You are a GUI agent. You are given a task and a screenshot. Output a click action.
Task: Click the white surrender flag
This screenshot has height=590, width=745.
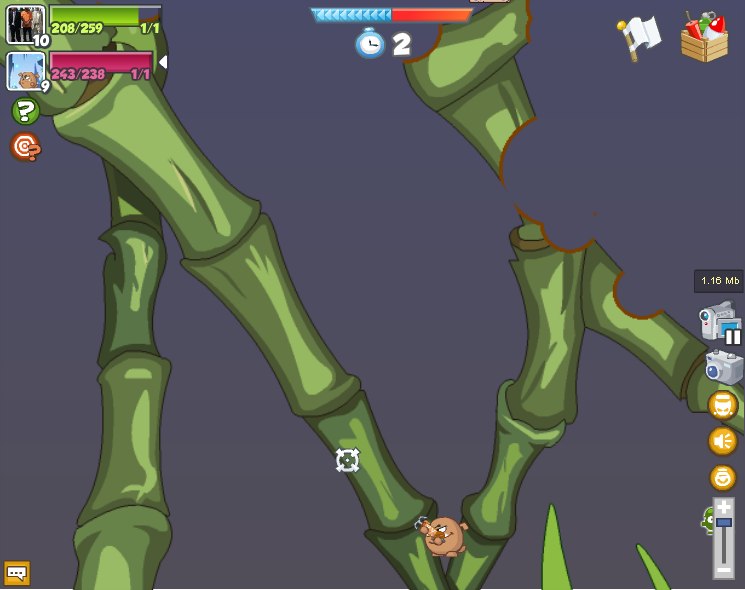639,36
